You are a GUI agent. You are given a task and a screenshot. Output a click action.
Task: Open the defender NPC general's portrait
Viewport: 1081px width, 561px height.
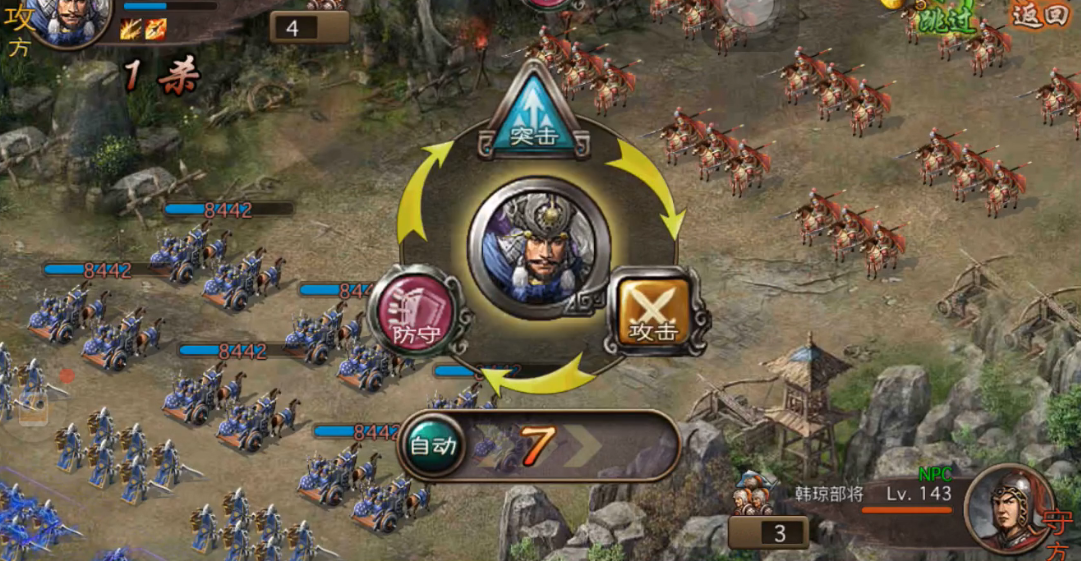(1007, 506)
